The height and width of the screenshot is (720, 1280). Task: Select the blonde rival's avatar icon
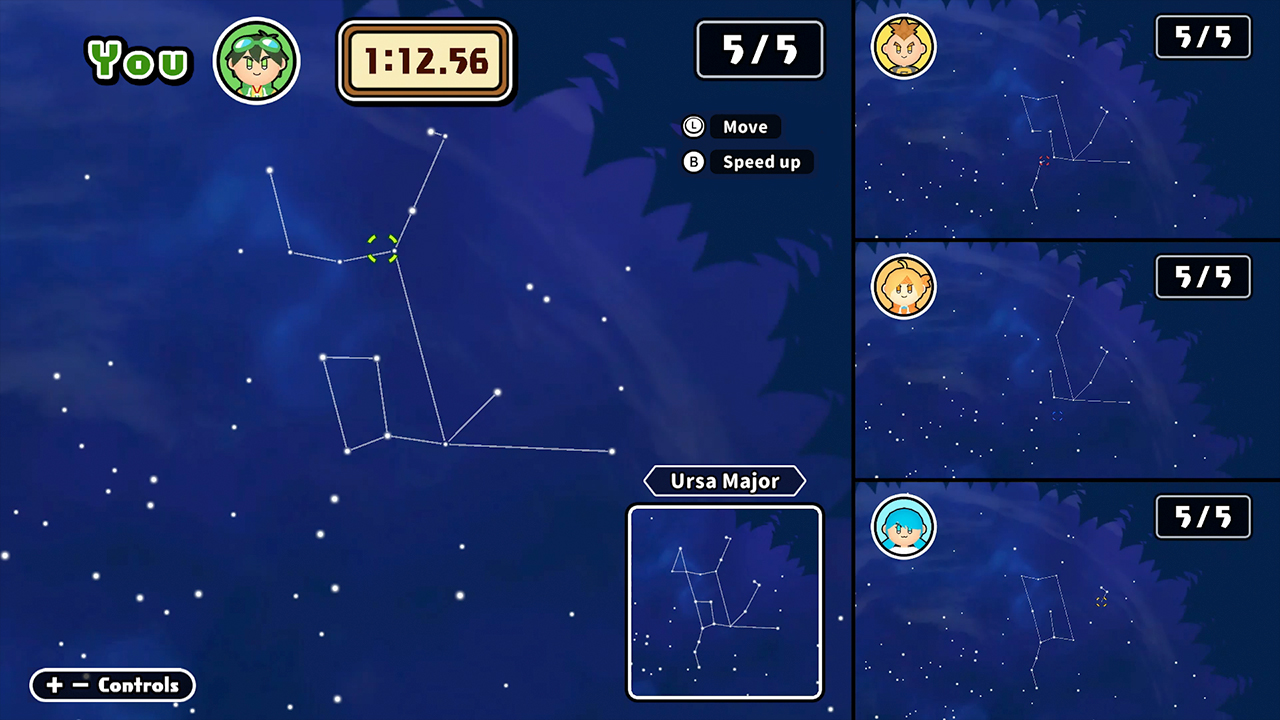point(903,47)
